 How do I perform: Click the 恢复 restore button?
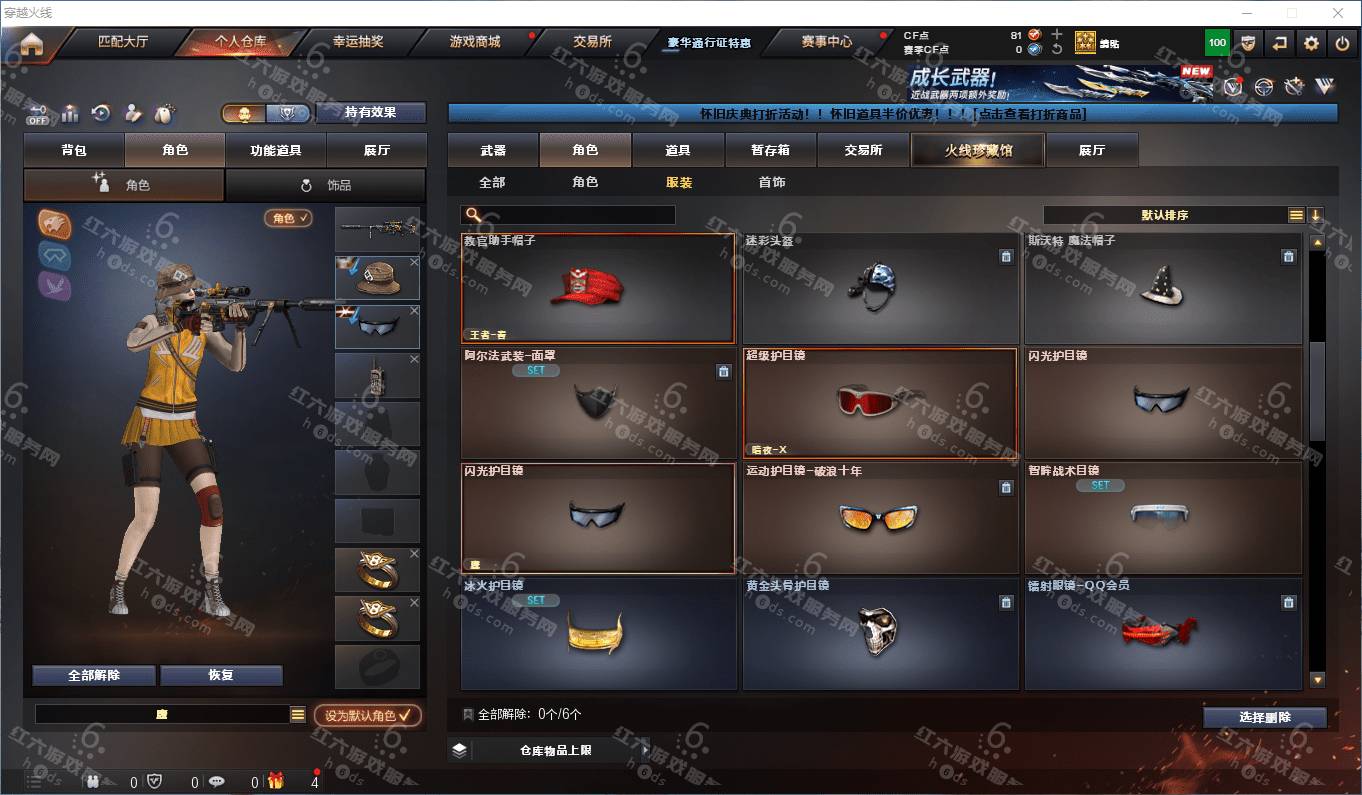point(221,675)
